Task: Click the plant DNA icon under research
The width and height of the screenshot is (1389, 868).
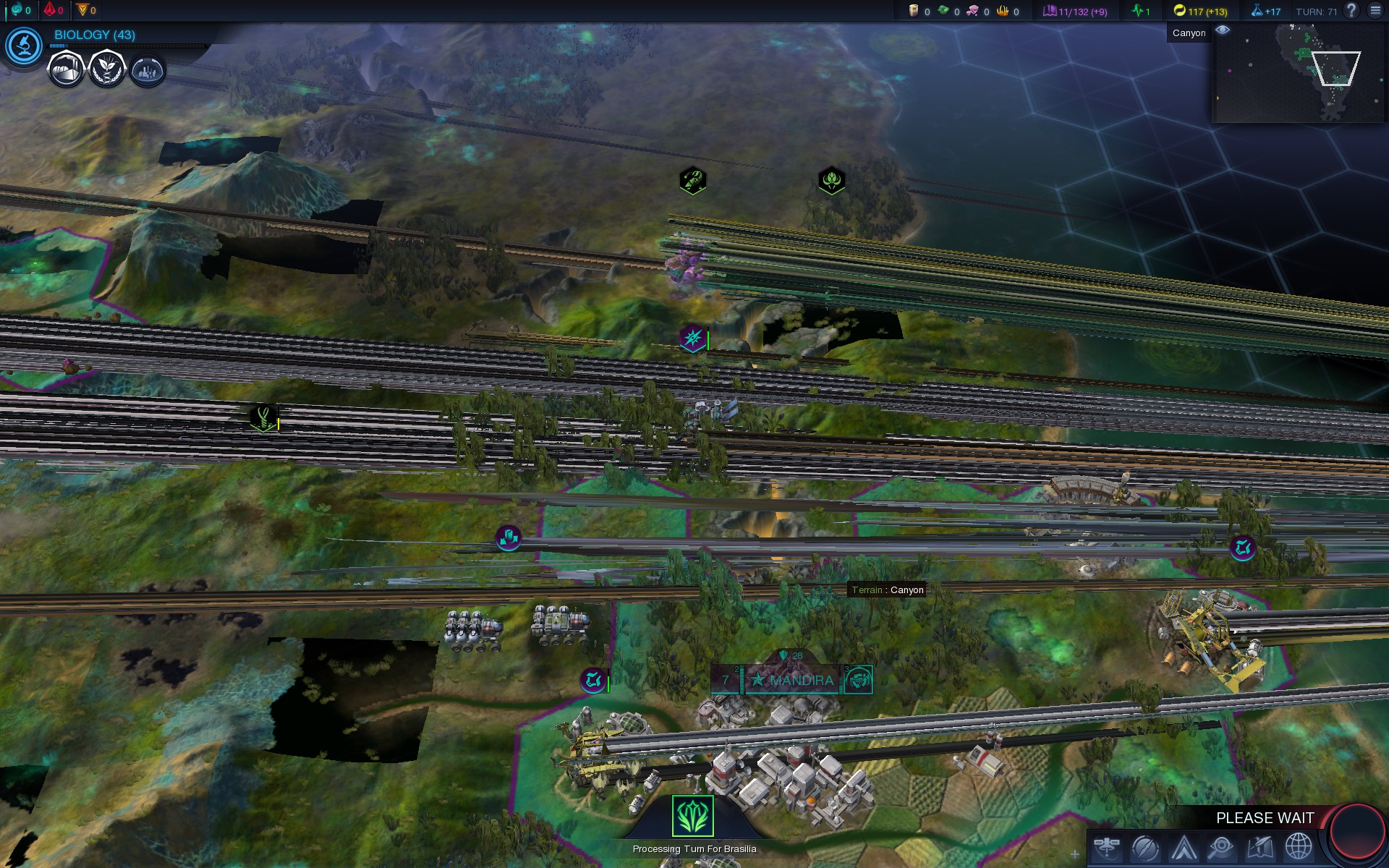Action: pos(107,70)
